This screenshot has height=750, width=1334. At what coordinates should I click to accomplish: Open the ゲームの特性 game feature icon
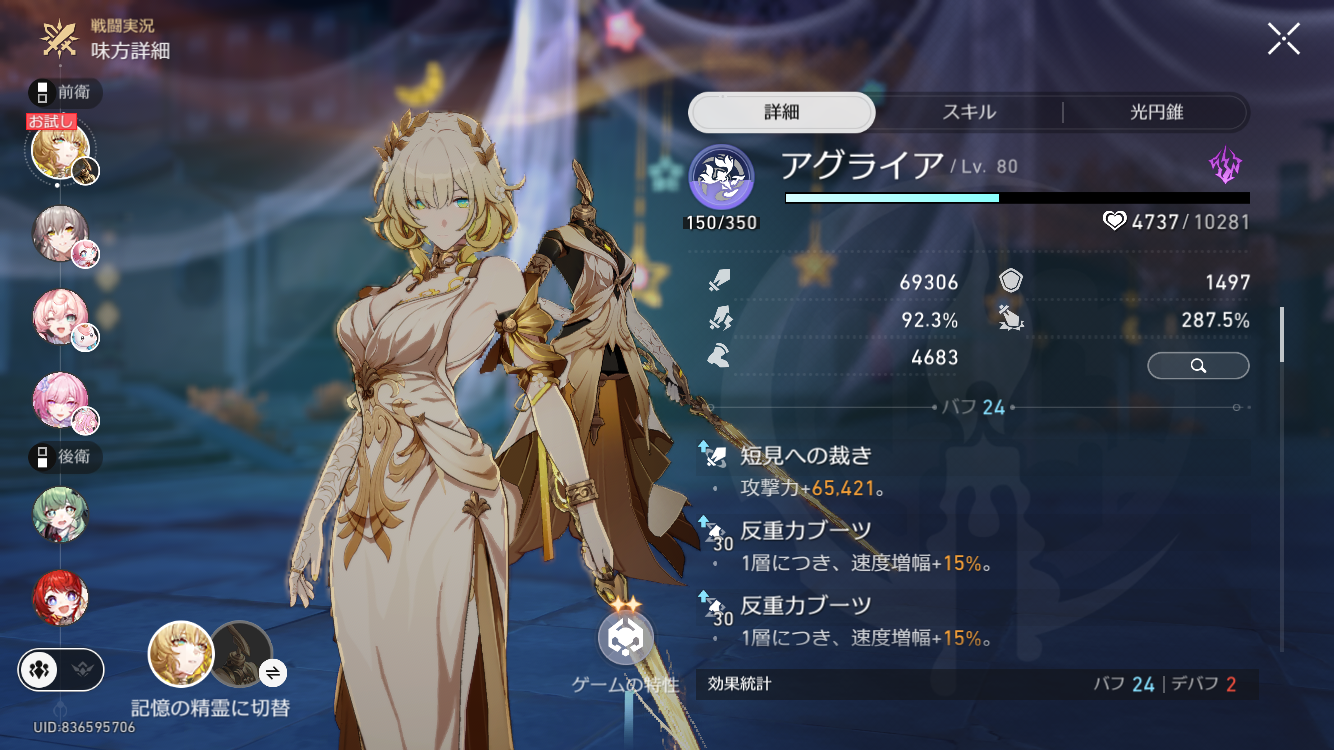pos(626,638)
